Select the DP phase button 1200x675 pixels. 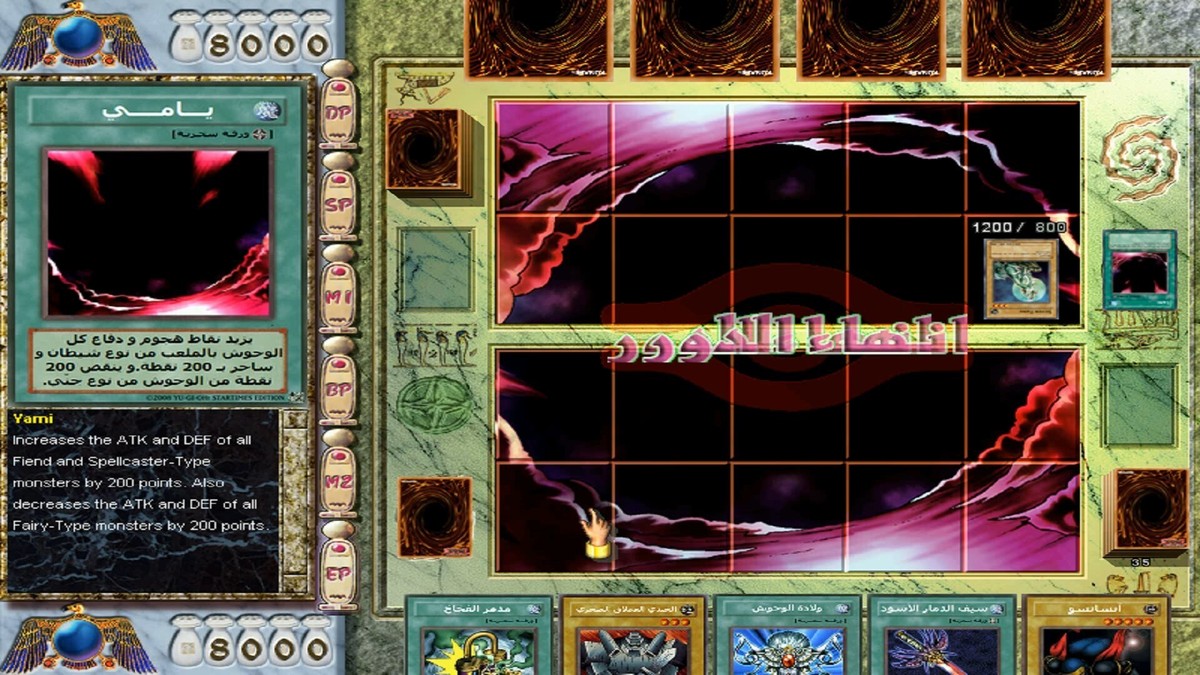pyautogui.click(x=338, y=112)
